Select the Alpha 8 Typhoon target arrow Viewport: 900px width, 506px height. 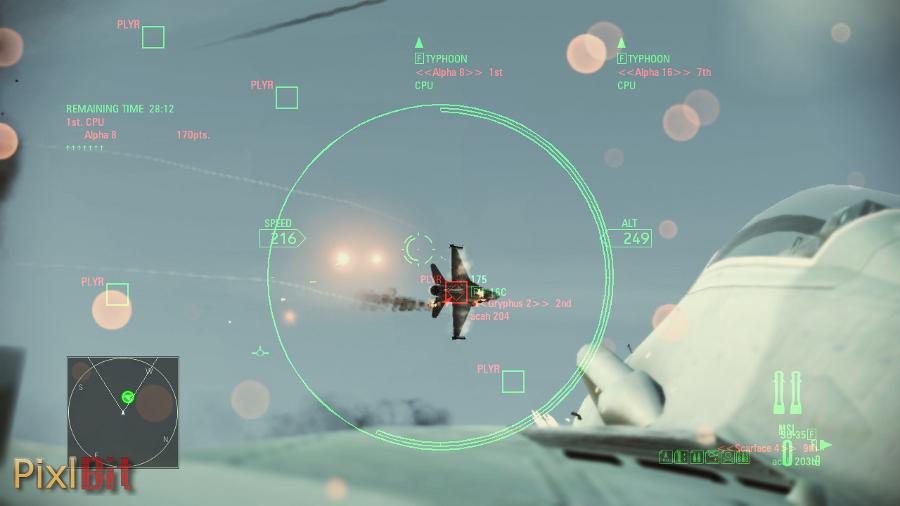(419, 43)
